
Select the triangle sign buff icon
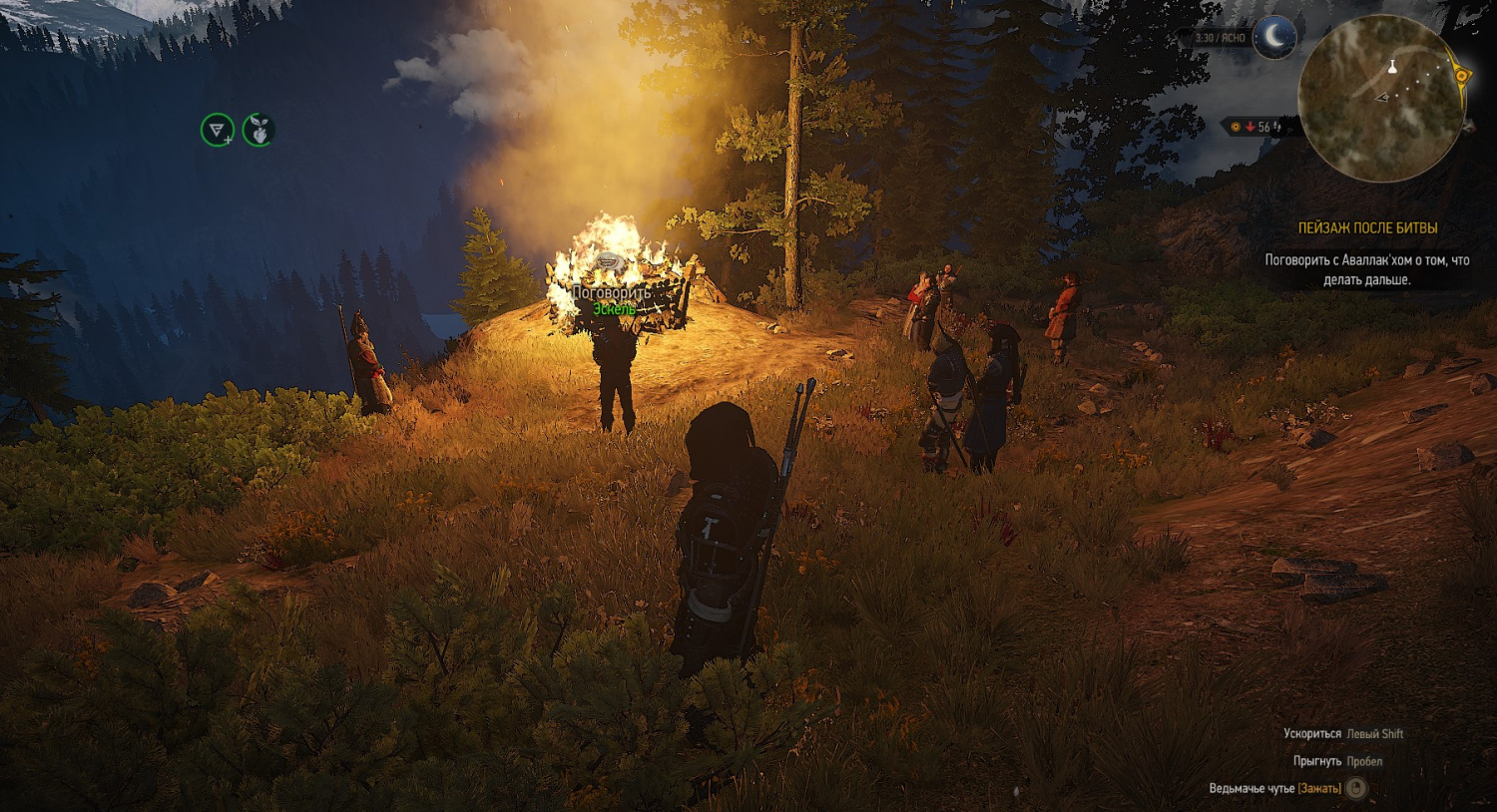click(217, 130)
